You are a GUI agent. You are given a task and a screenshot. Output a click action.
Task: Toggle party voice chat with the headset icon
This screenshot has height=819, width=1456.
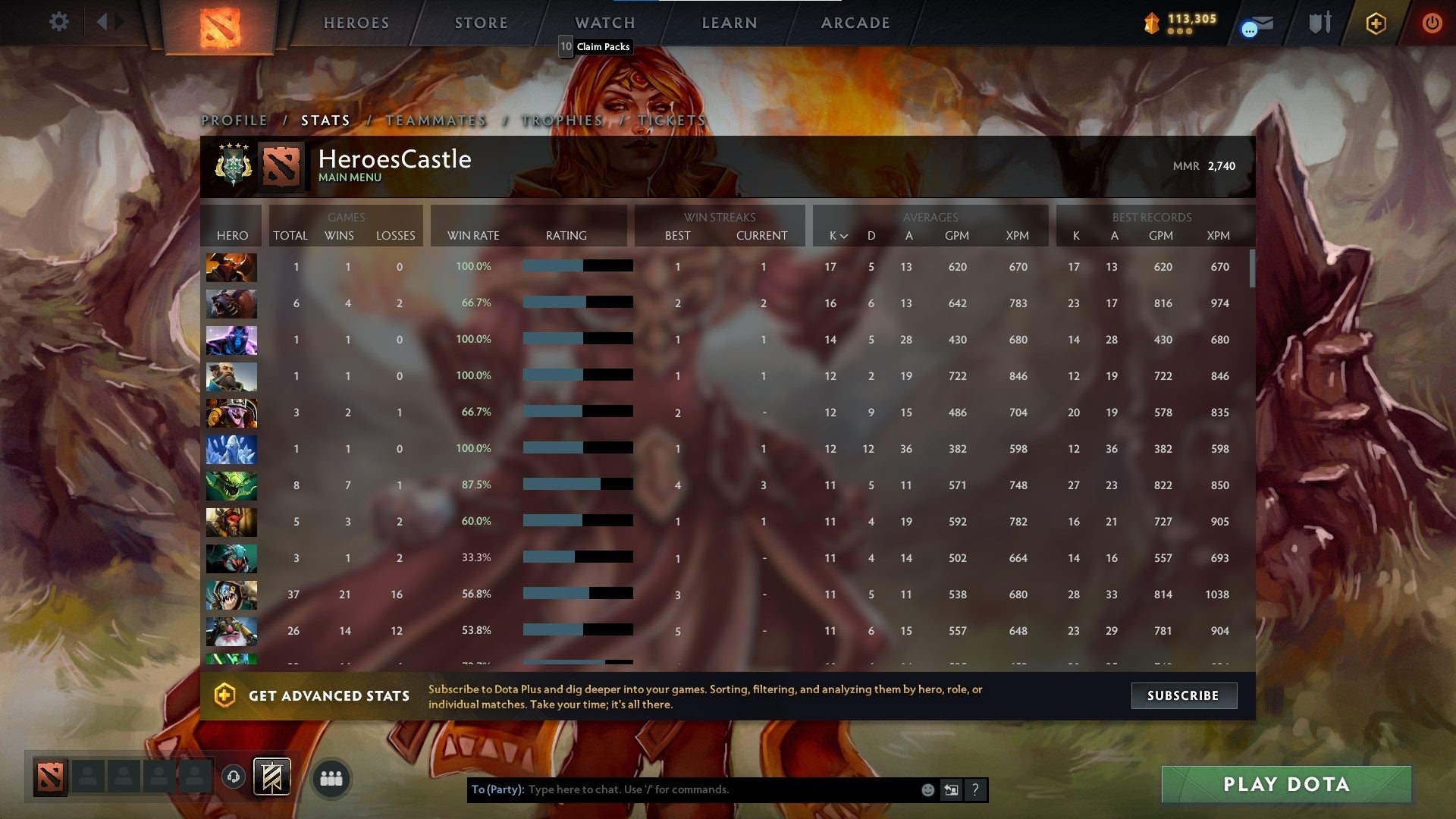234,777
